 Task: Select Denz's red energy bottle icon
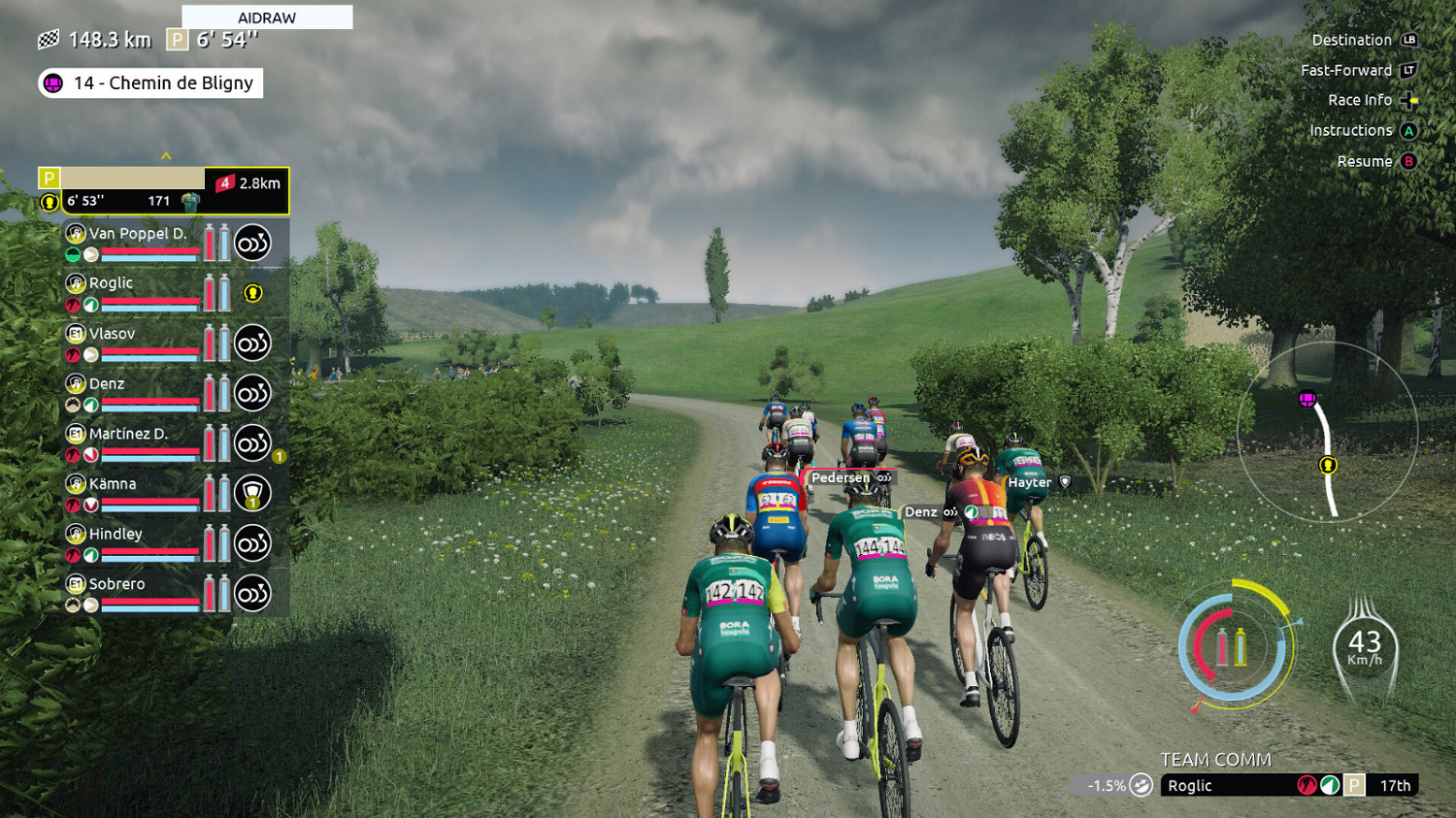coord(207,392)
